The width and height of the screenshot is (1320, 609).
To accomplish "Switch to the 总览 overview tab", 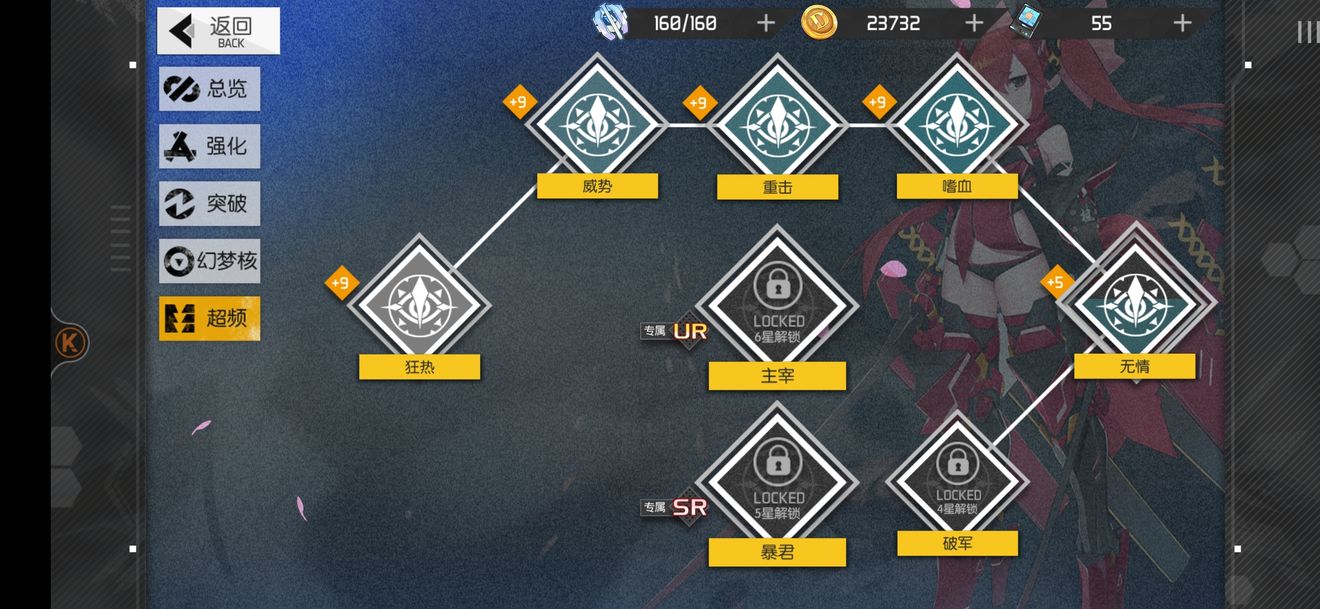I will click(210, 89).
